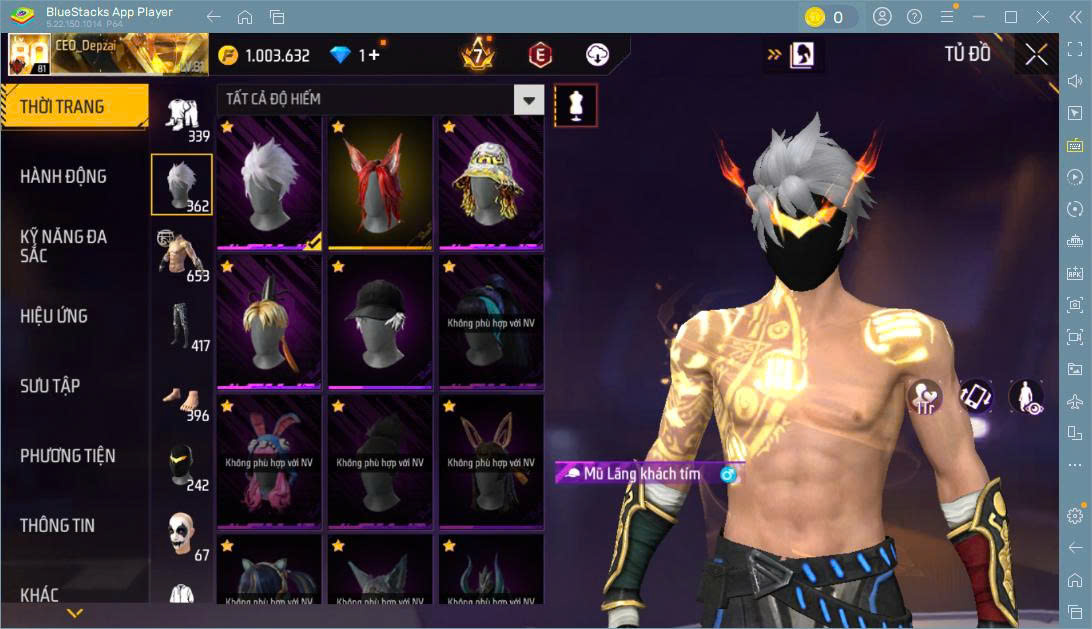Show the THÔNG TIN section
Viewport: 1092px width, 629px height.
point(58,525)
